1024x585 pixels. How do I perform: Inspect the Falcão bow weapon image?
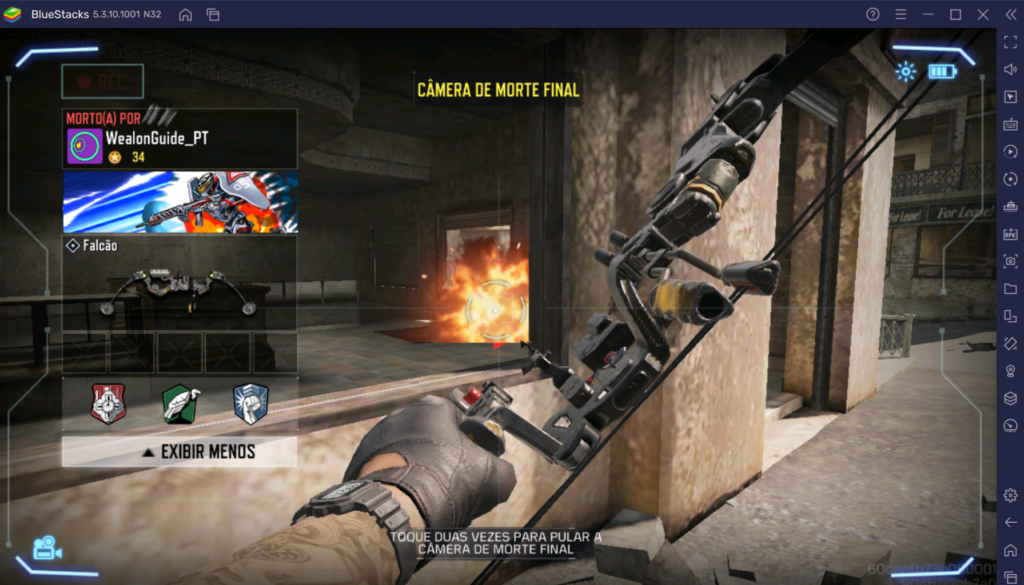tap(180, 294)
